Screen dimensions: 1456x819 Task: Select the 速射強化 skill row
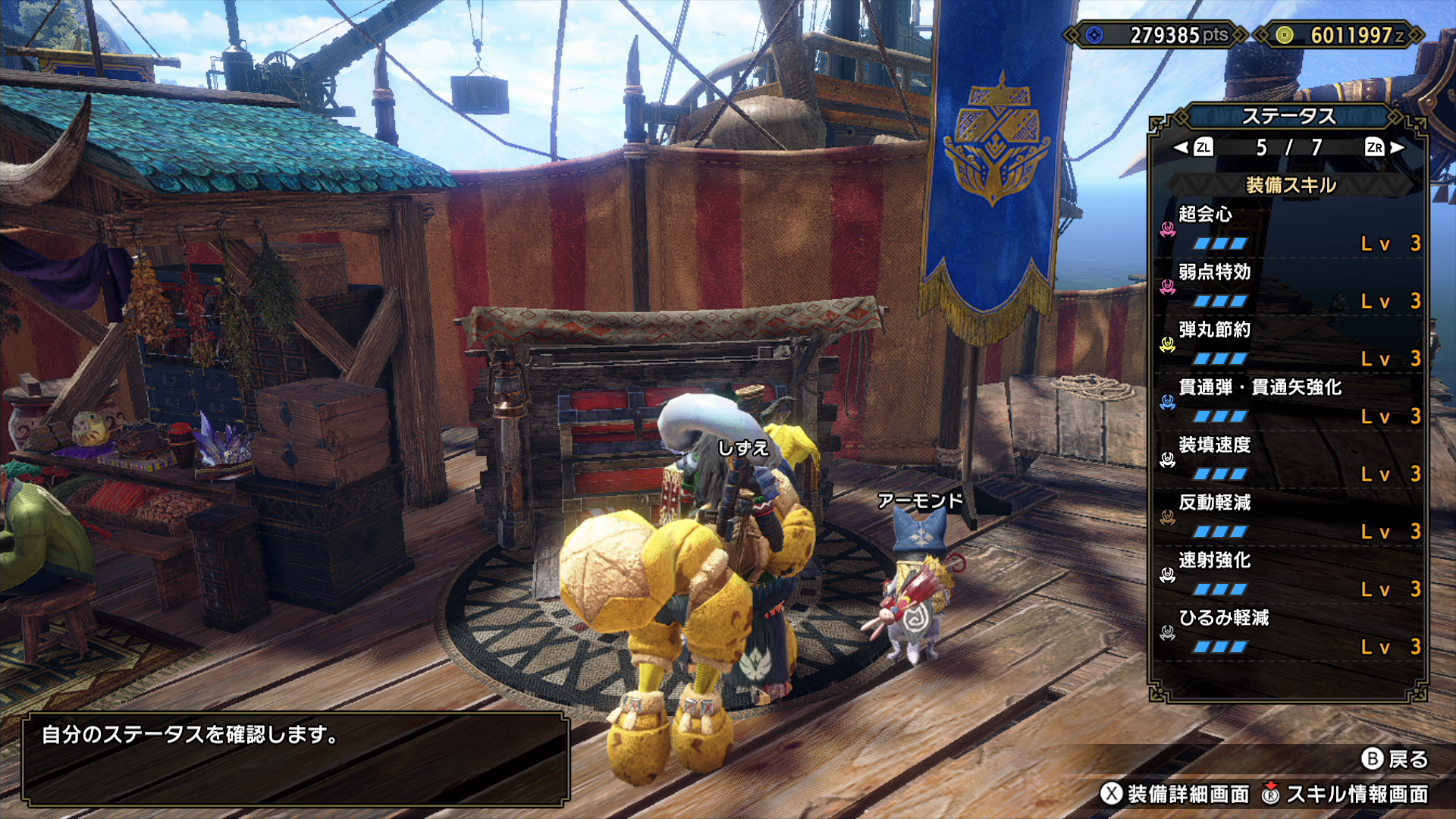coord(1289,575)
